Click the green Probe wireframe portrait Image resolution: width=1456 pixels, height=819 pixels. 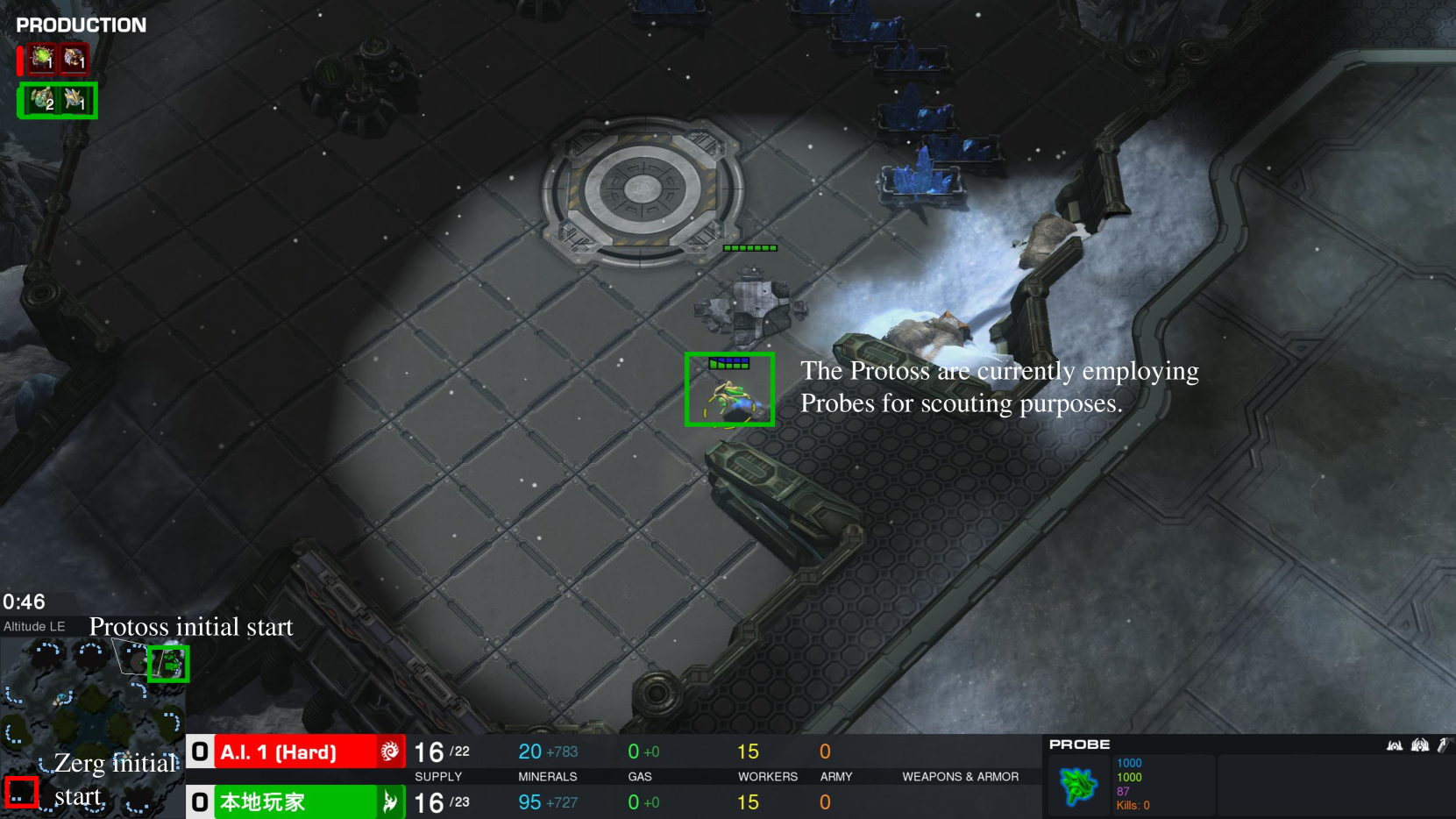tap(1078, 784)
